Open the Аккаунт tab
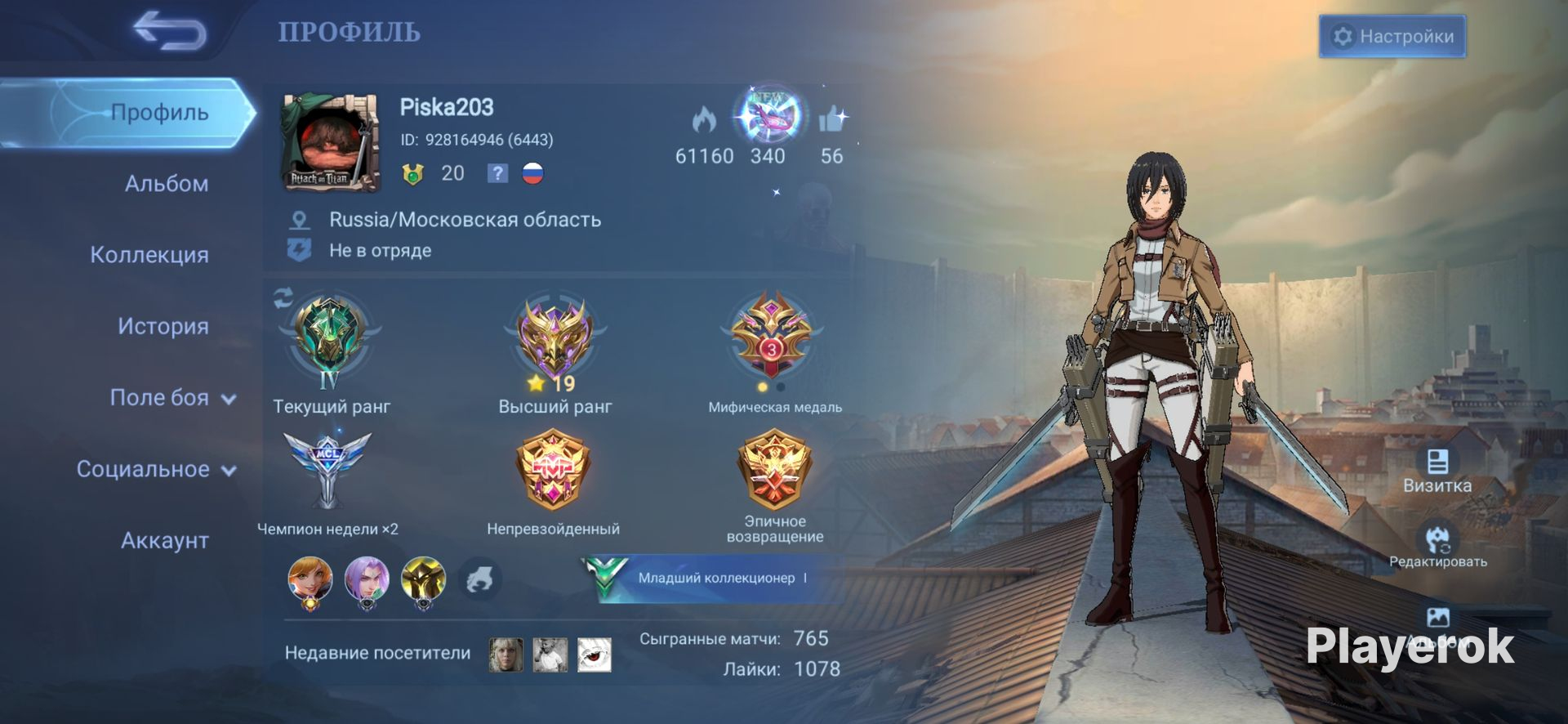Viewport: 1568px width, 724px height. click(x=164, y=540)
